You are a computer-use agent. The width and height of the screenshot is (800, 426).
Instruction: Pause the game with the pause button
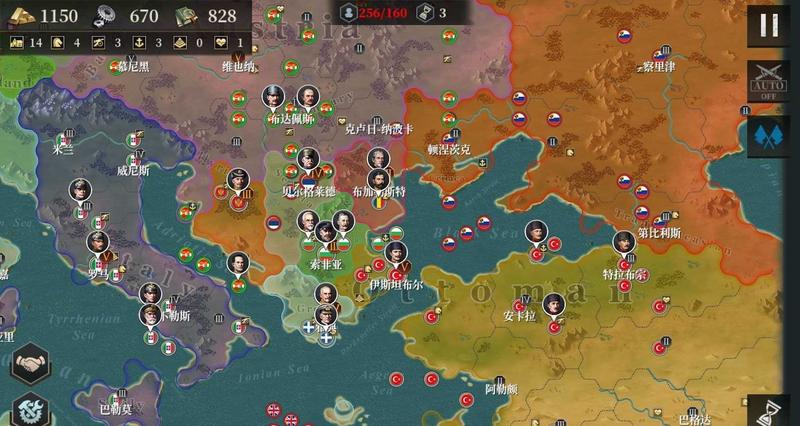click(769, 26)
